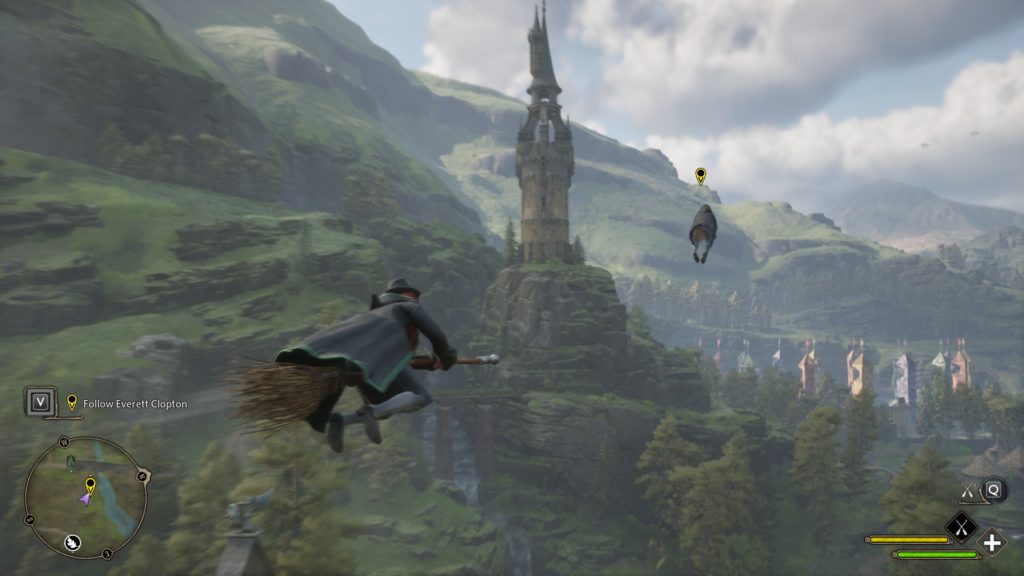Click the white leaf icon on the minimap rim
1024x576 pixels.
pyautogui.click(x=73, y=543)
